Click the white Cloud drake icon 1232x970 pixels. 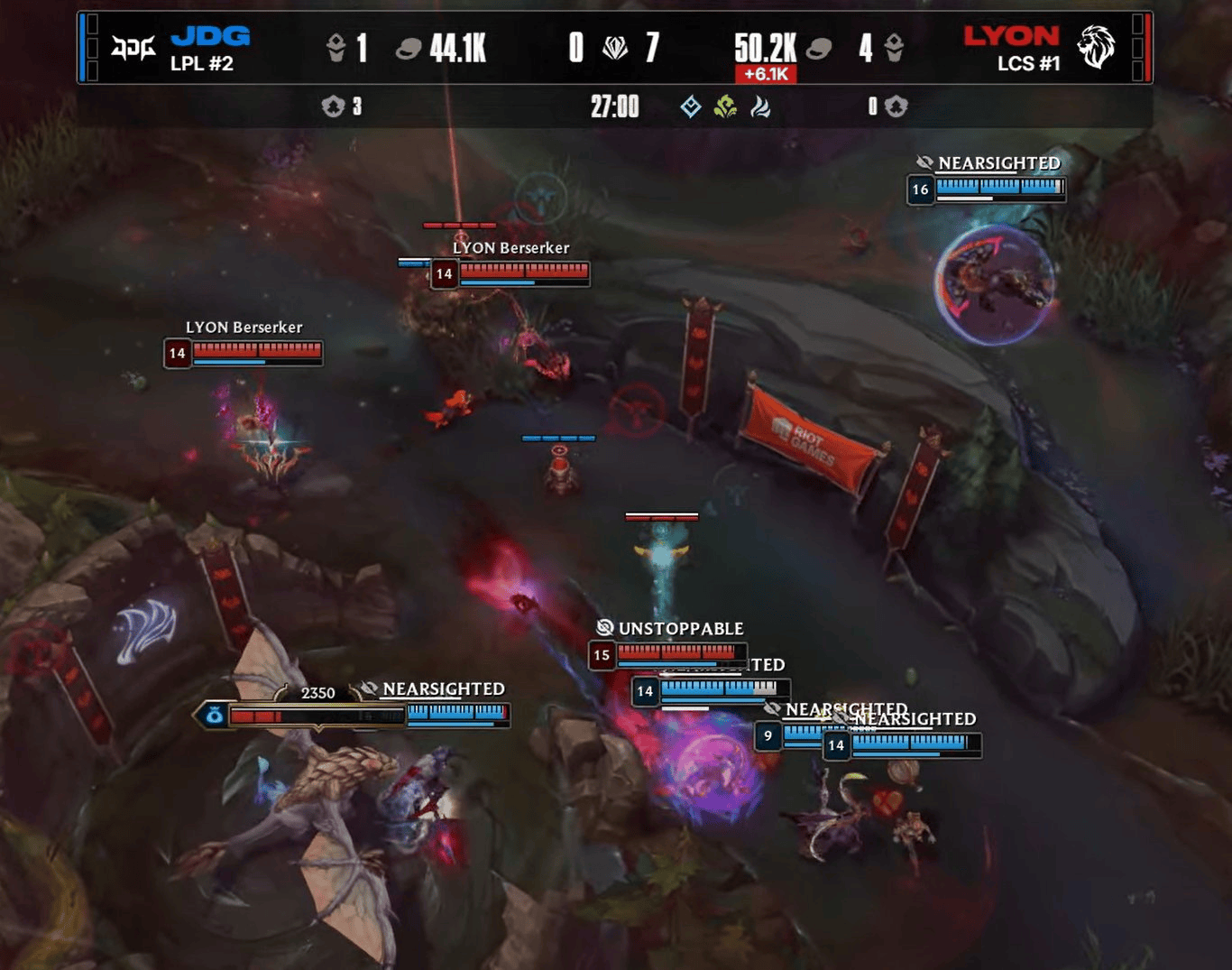pyautogui.click(x=760, y=107)
